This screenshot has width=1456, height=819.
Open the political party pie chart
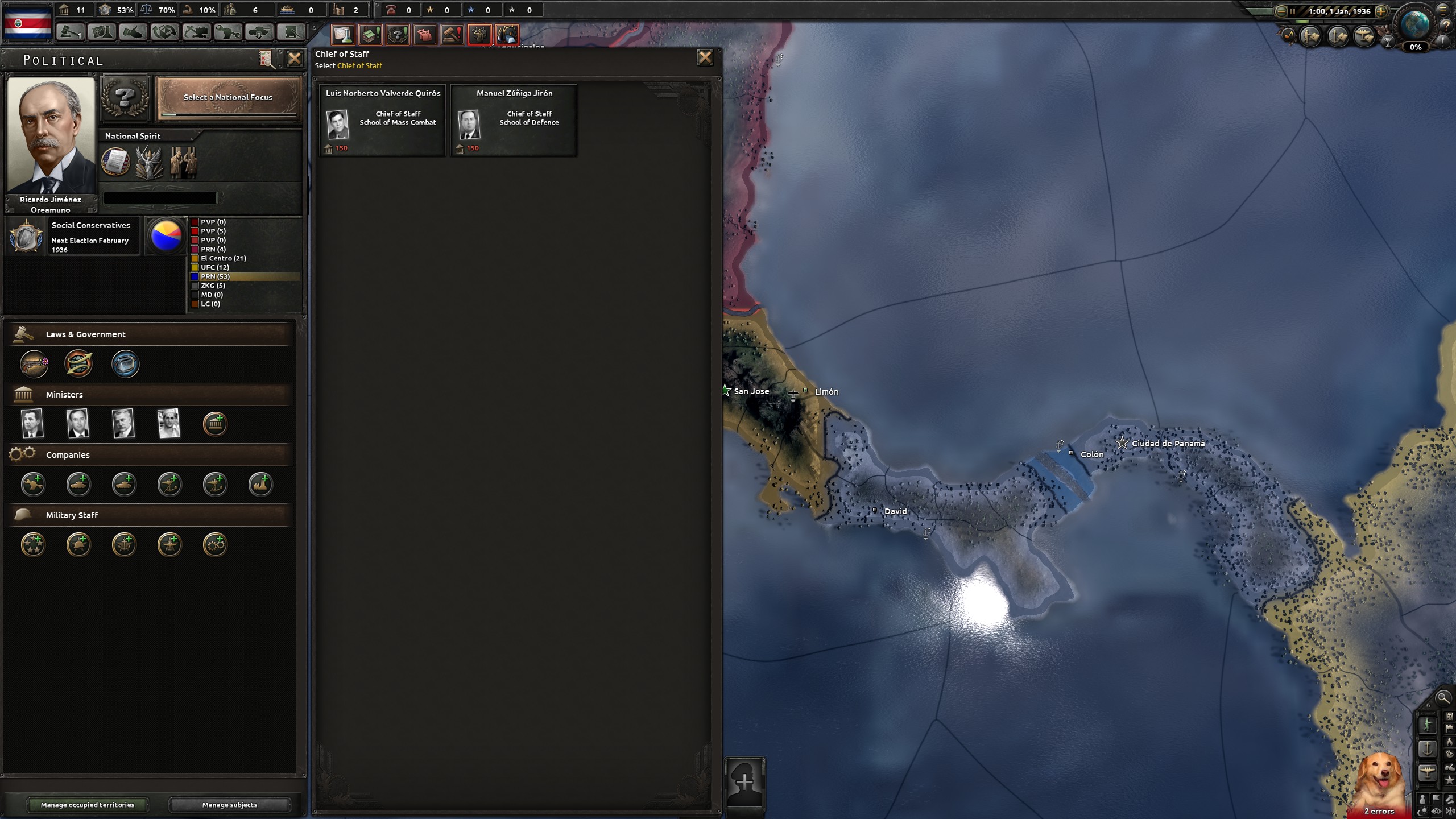click(x=166, y=235)
